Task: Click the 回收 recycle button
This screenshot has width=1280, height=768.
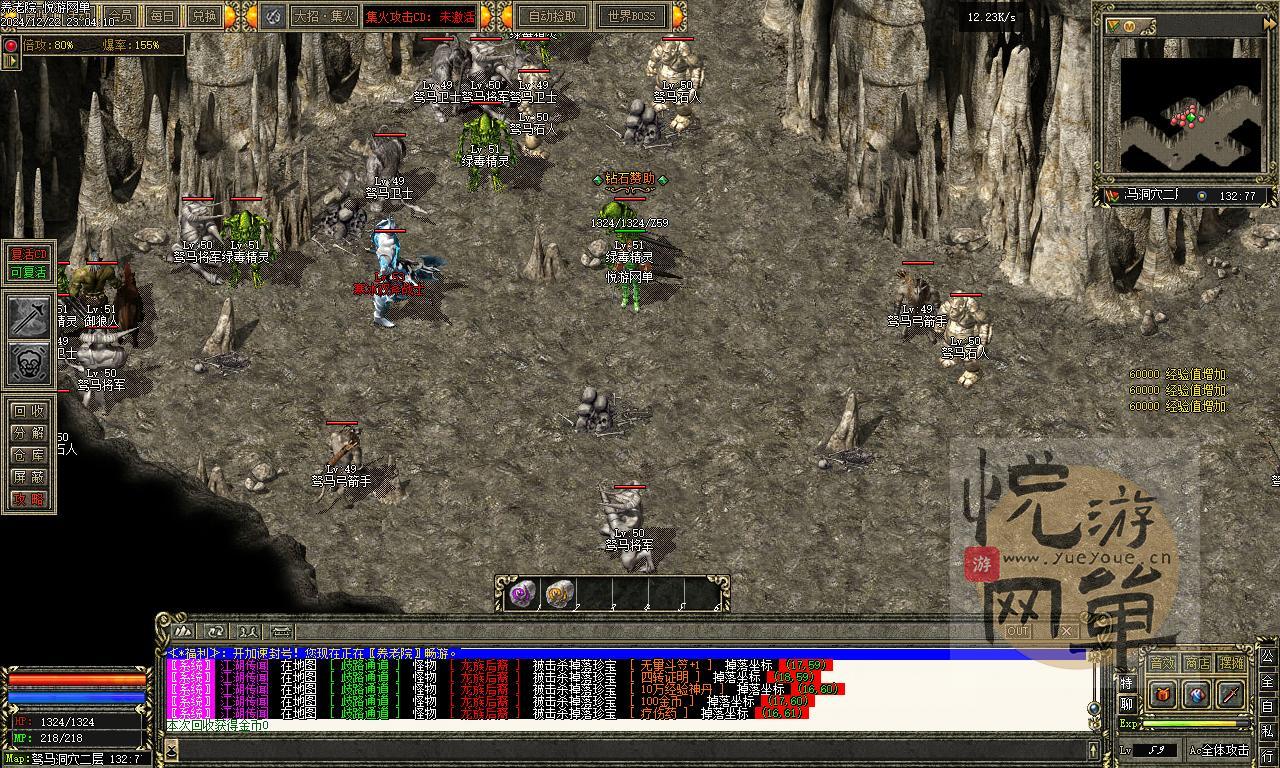Action: tap(29, 410)
